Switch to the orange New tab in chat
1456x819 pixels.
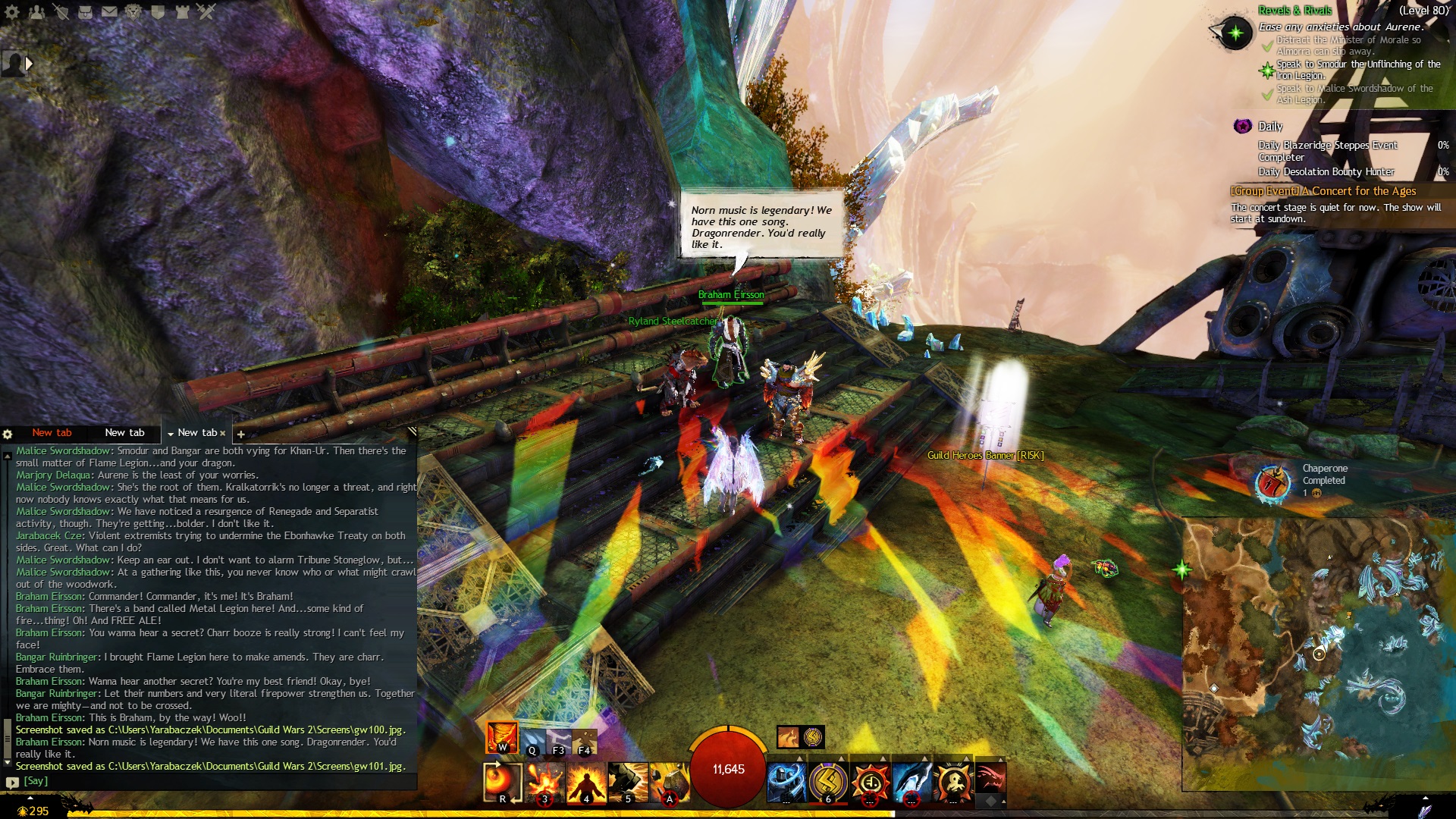52,432
